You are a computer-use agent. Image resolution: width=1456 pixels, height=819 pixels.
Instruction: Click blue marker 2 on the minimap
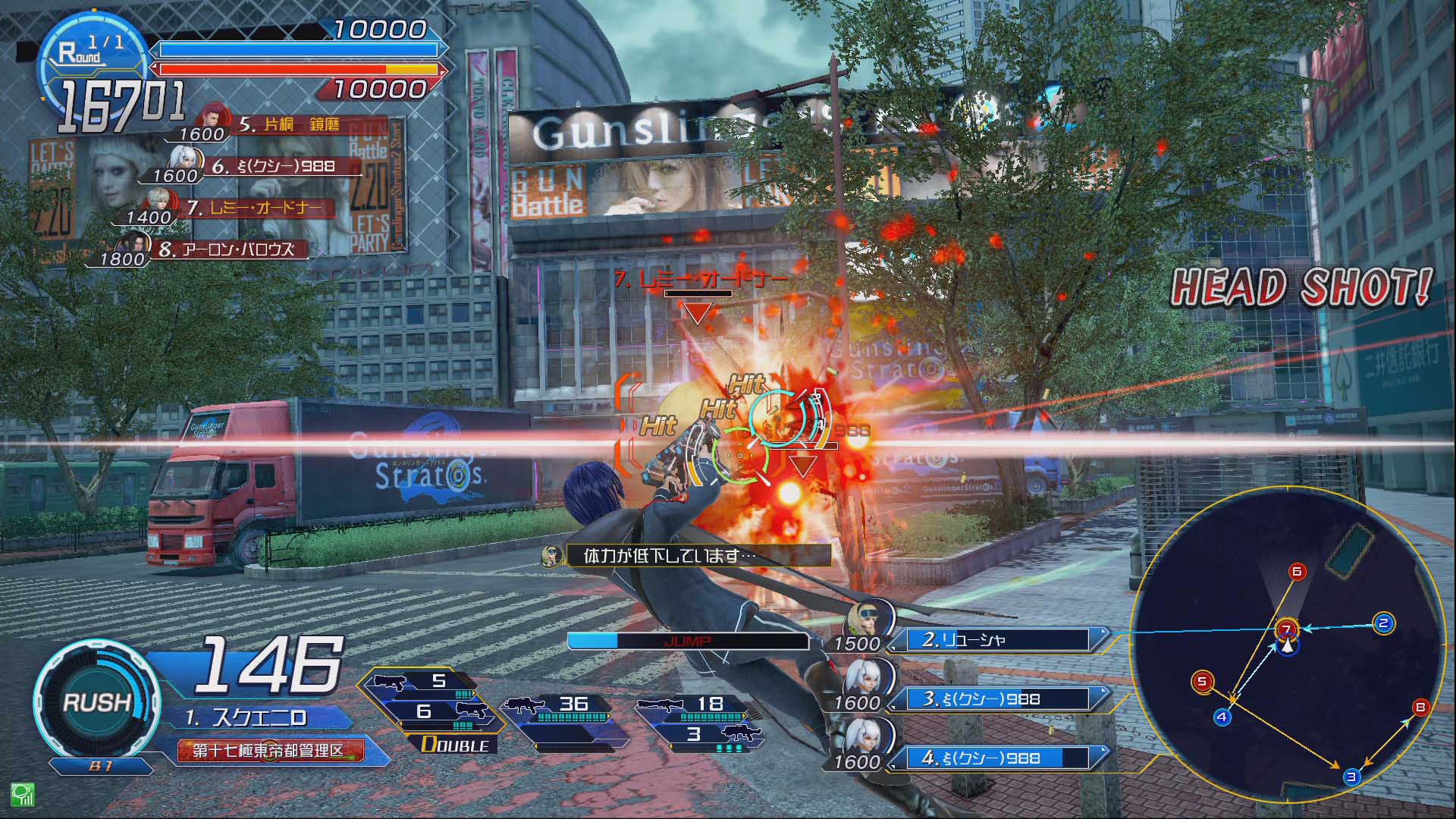coord(1383,623)
